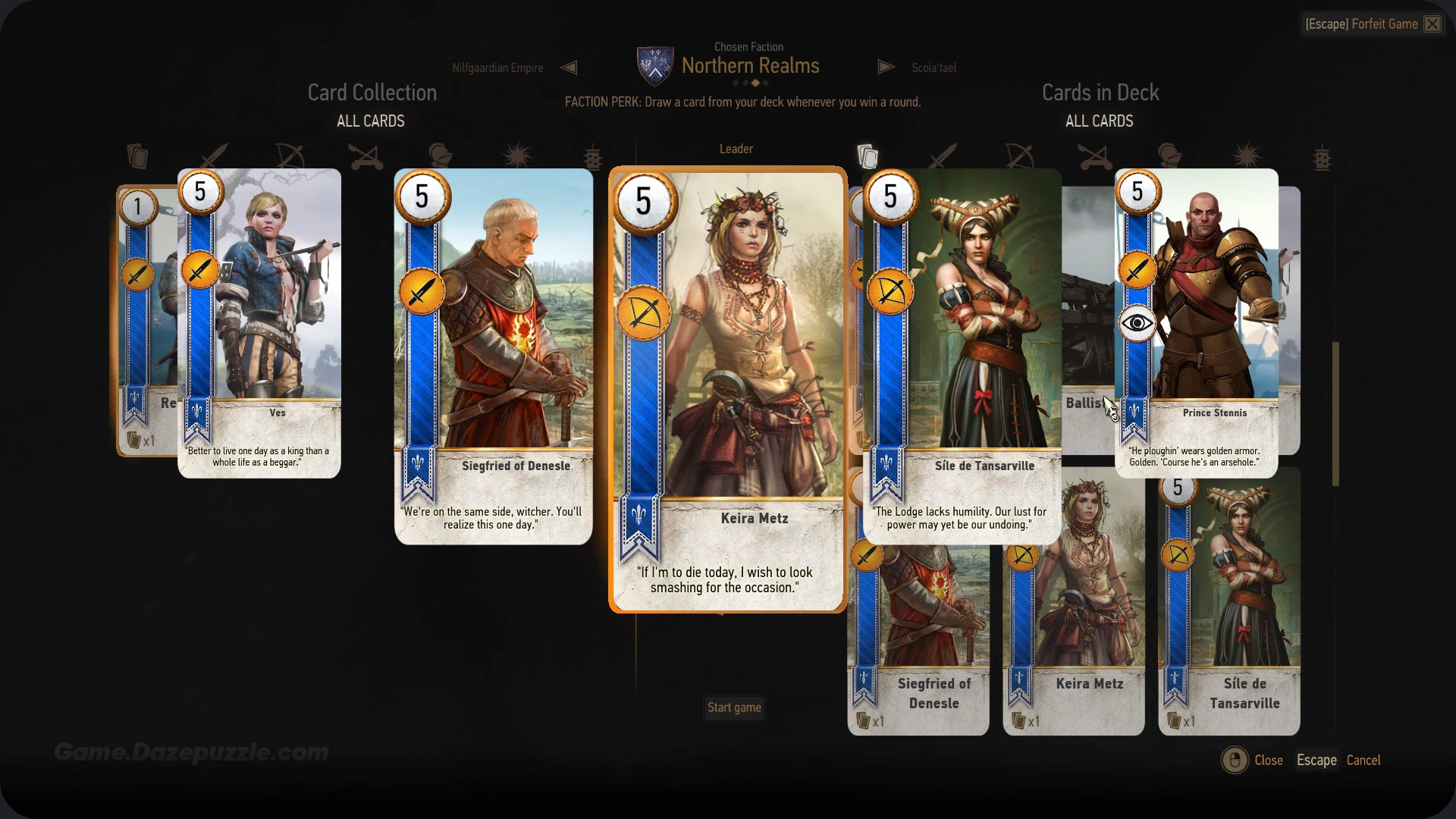The height and width of the screenshot is (819, 1456).
Task: Open ALL CARDS view under Card Collection
Action: (x=370, y=121)
